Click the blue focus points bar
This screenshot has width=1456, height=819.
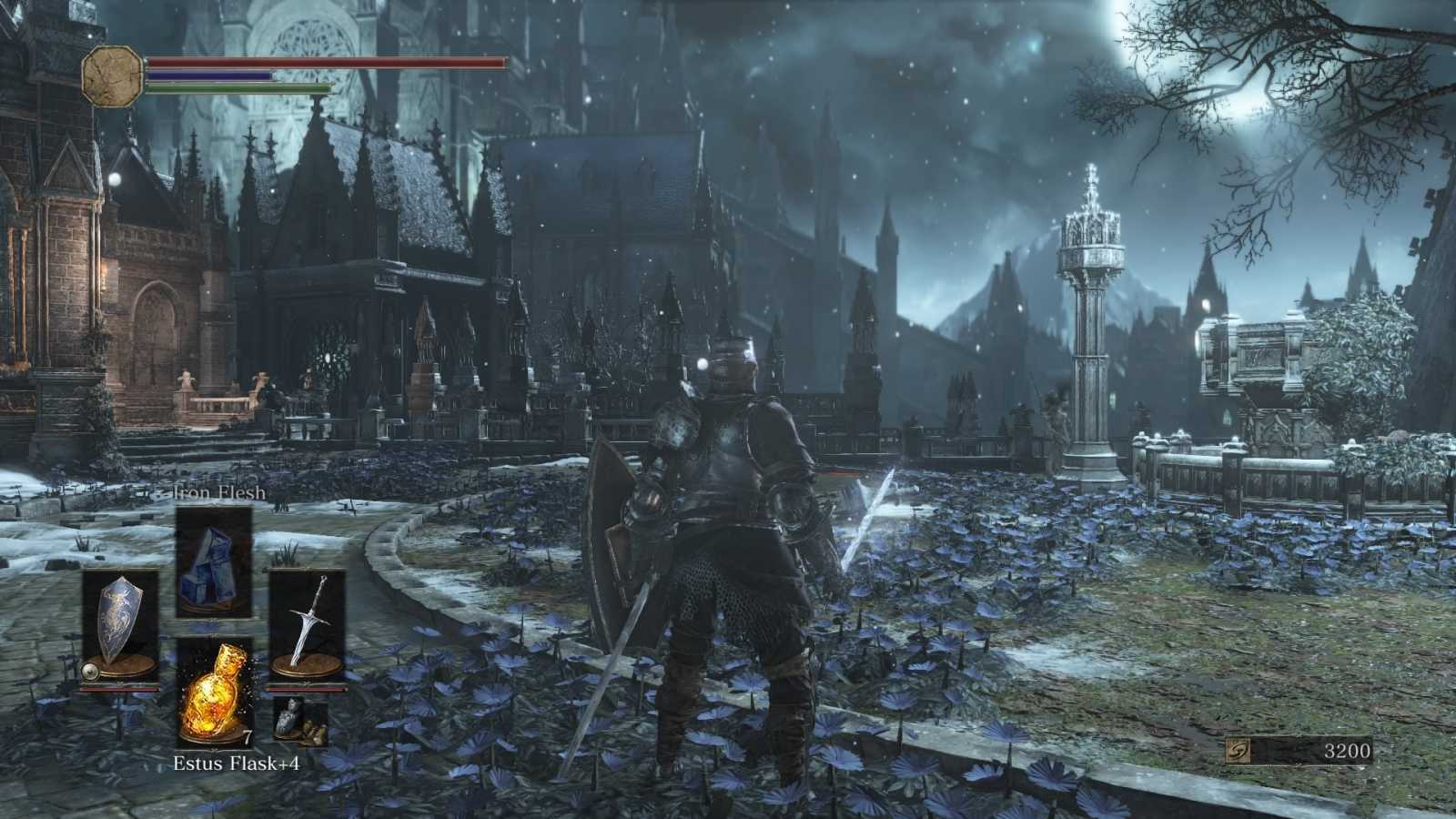coord(218,77)
